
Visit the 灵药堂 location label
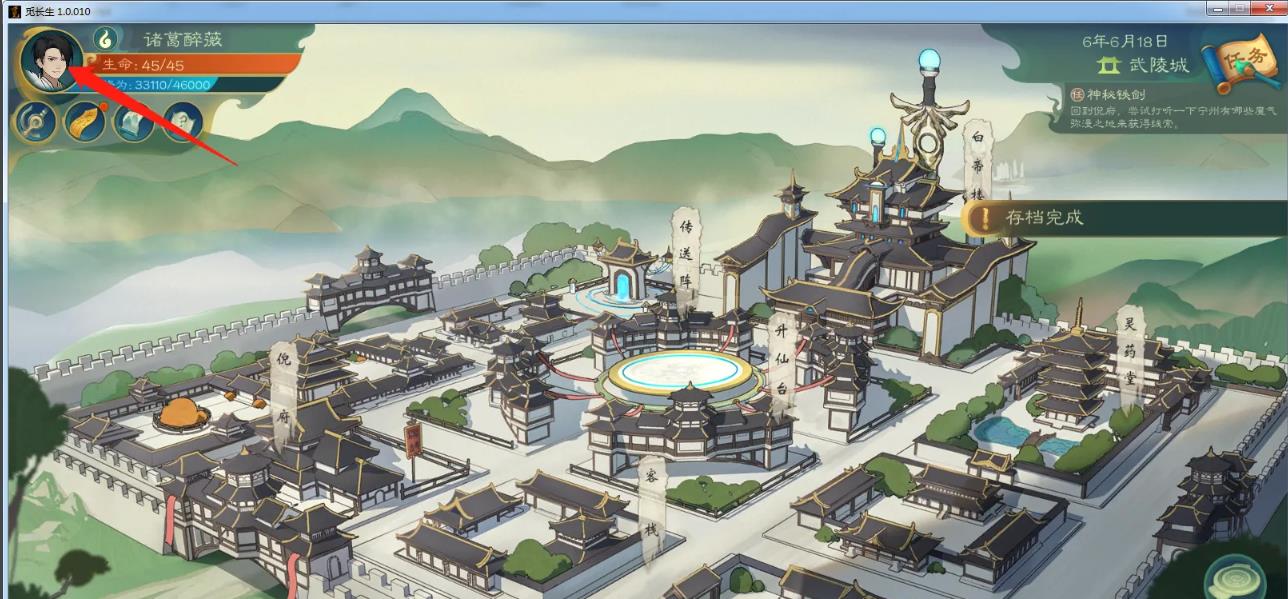click(1129, 350)
